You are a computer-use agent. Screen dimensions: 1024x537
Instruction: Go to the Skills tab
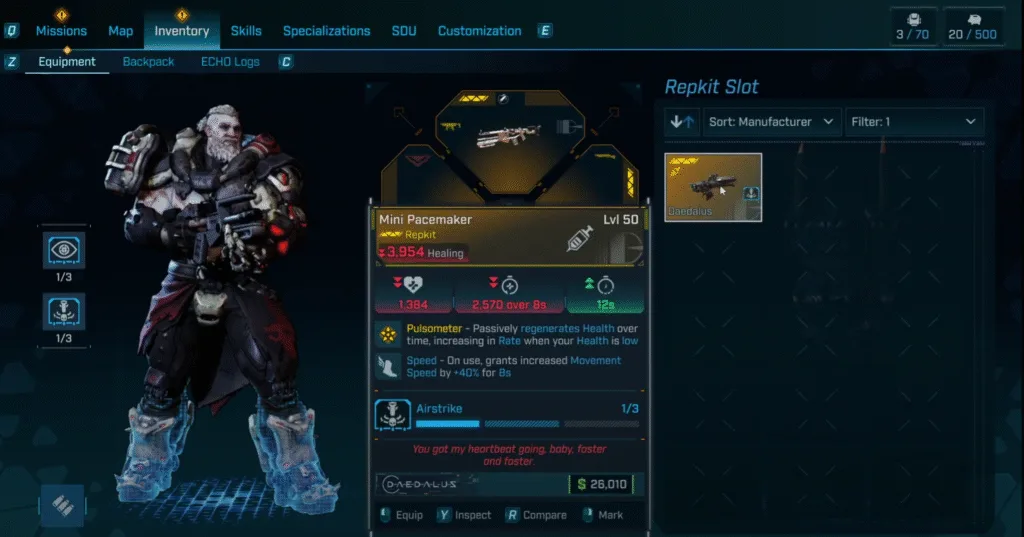[x=246, y=31]
